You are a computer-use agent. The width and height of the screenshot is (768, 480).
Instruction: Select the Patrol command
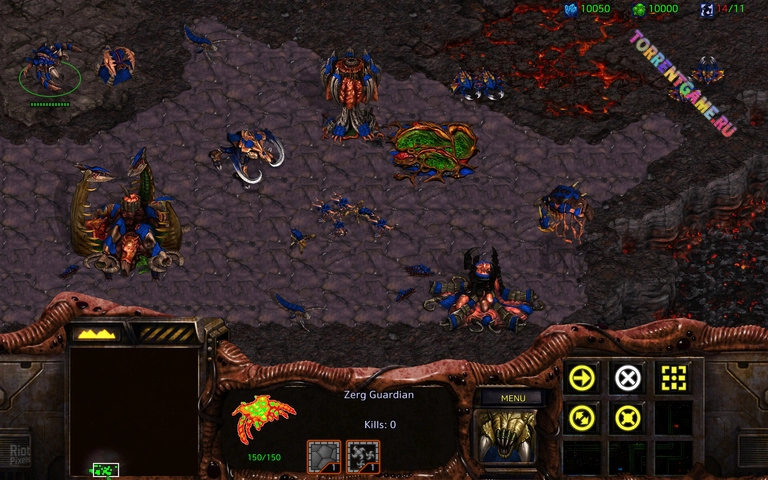(x=581, y=418)
